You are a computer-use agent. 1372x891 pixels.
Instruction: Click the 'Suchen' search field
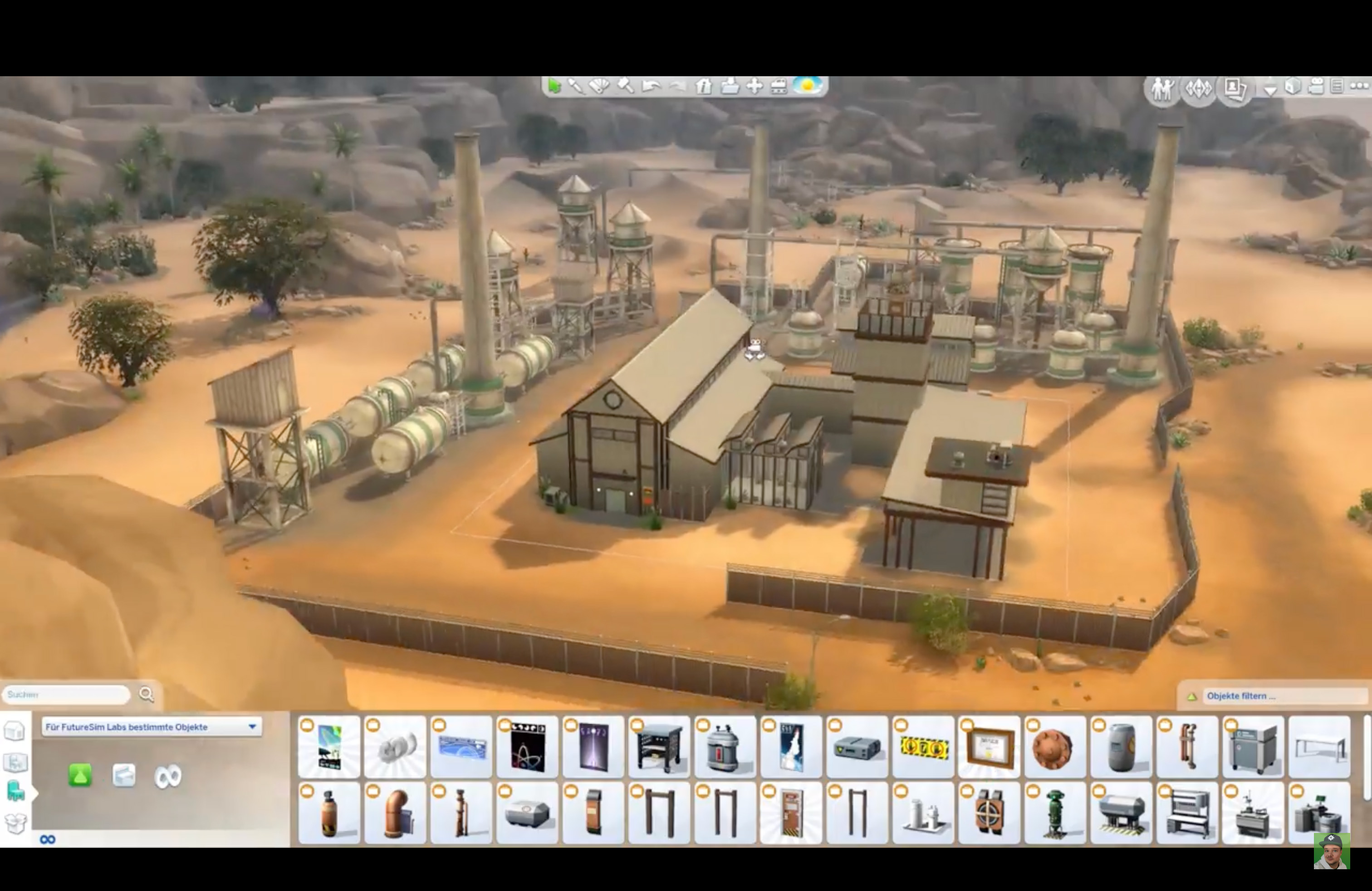tap(66, 695)
